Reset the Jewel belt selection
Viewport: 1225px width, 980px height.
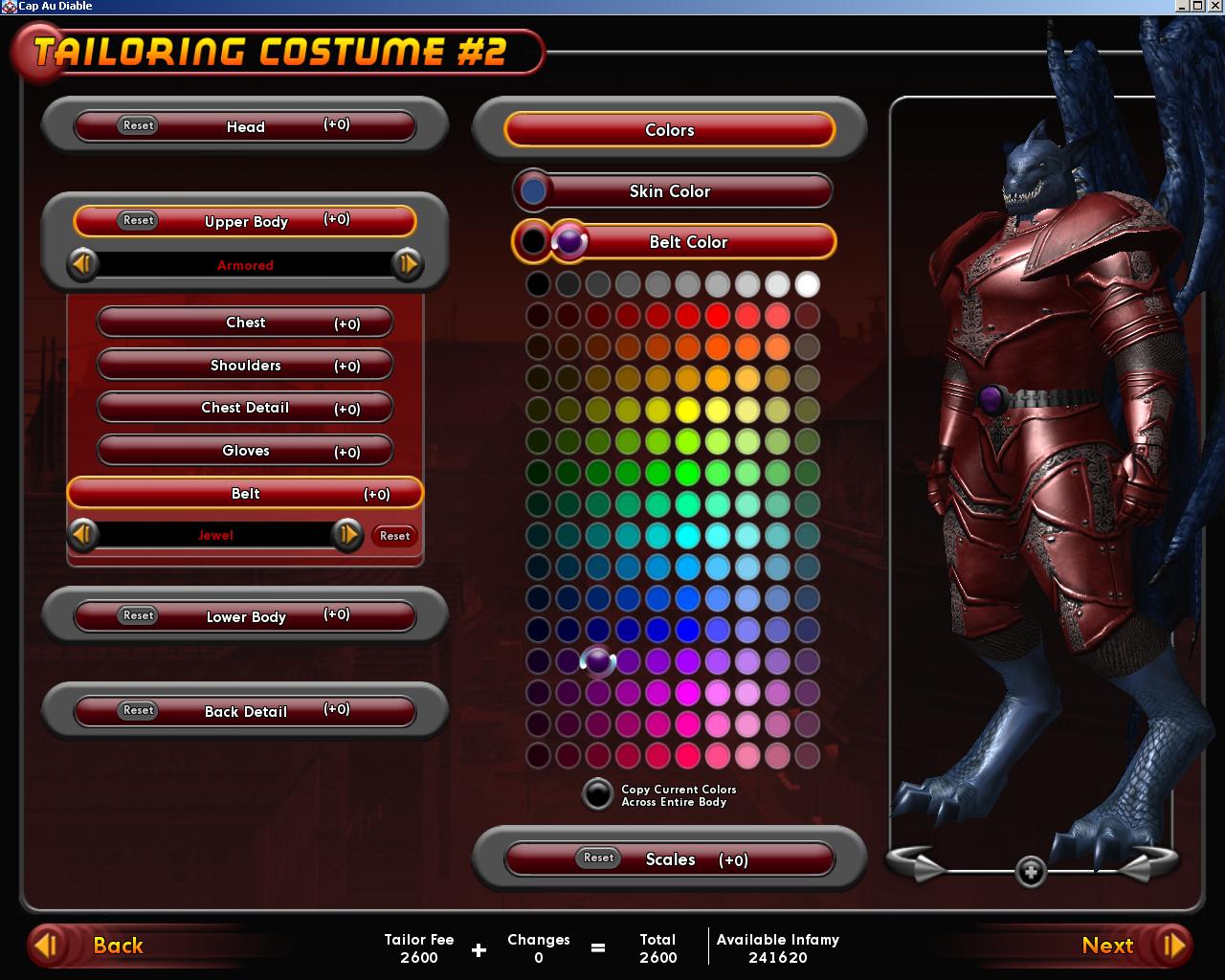pyautogui.click(x=394, y=536)
